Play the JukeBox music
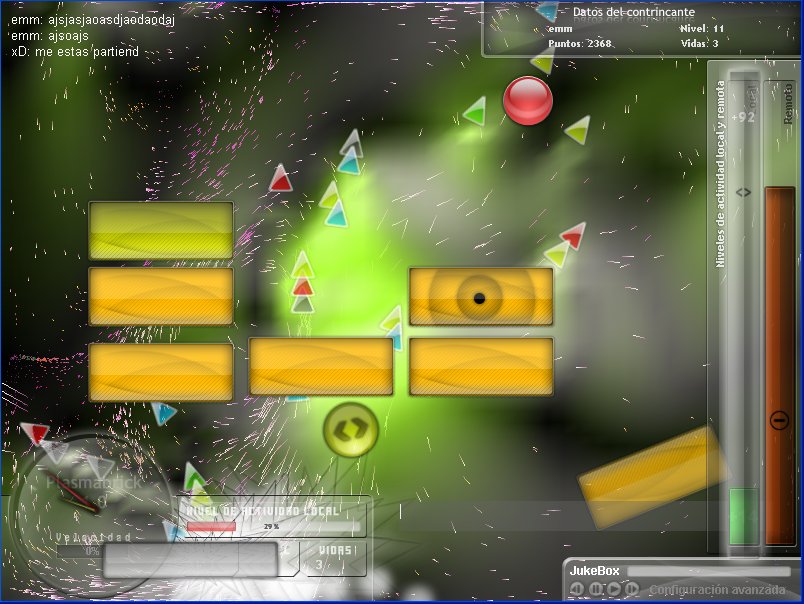 click(614, 589)
